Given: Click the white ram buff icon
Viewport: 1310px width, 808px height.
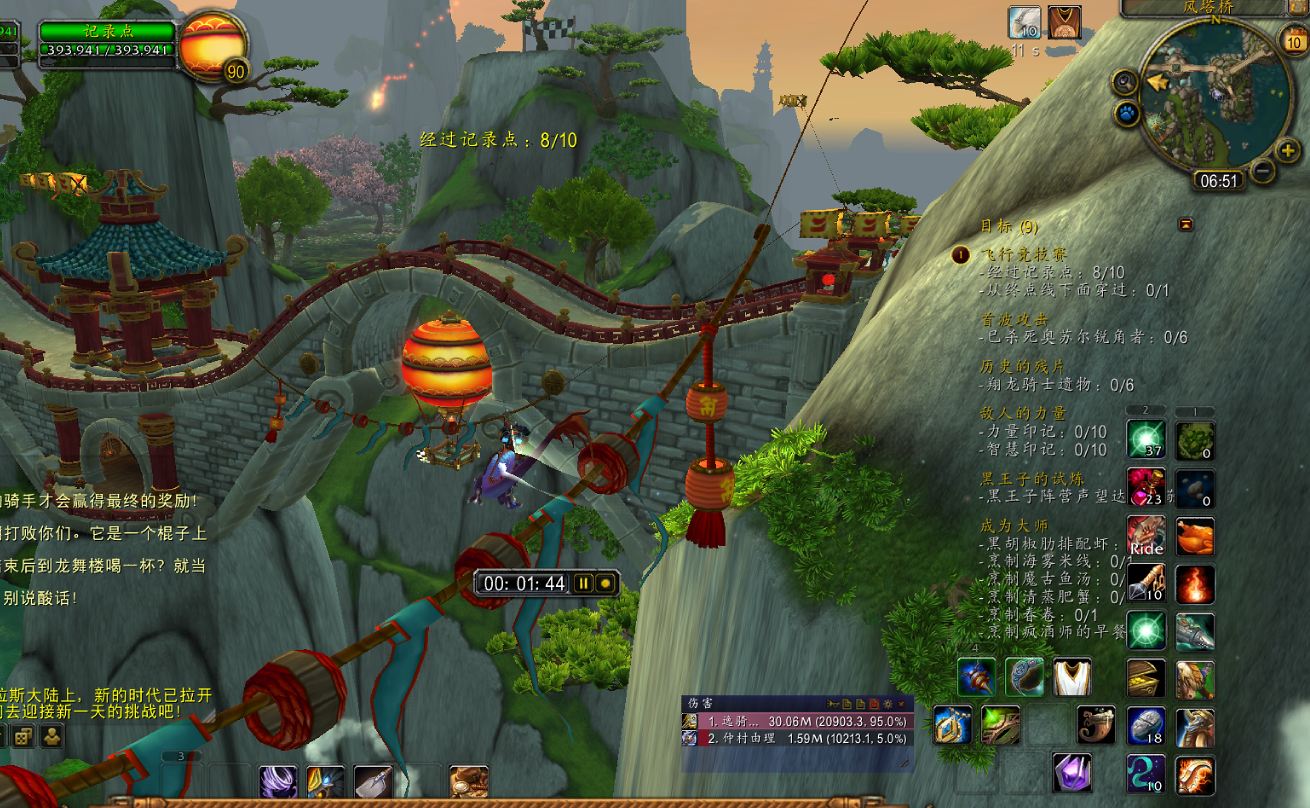Looking at the screenshot, I should click(1025, 21).
